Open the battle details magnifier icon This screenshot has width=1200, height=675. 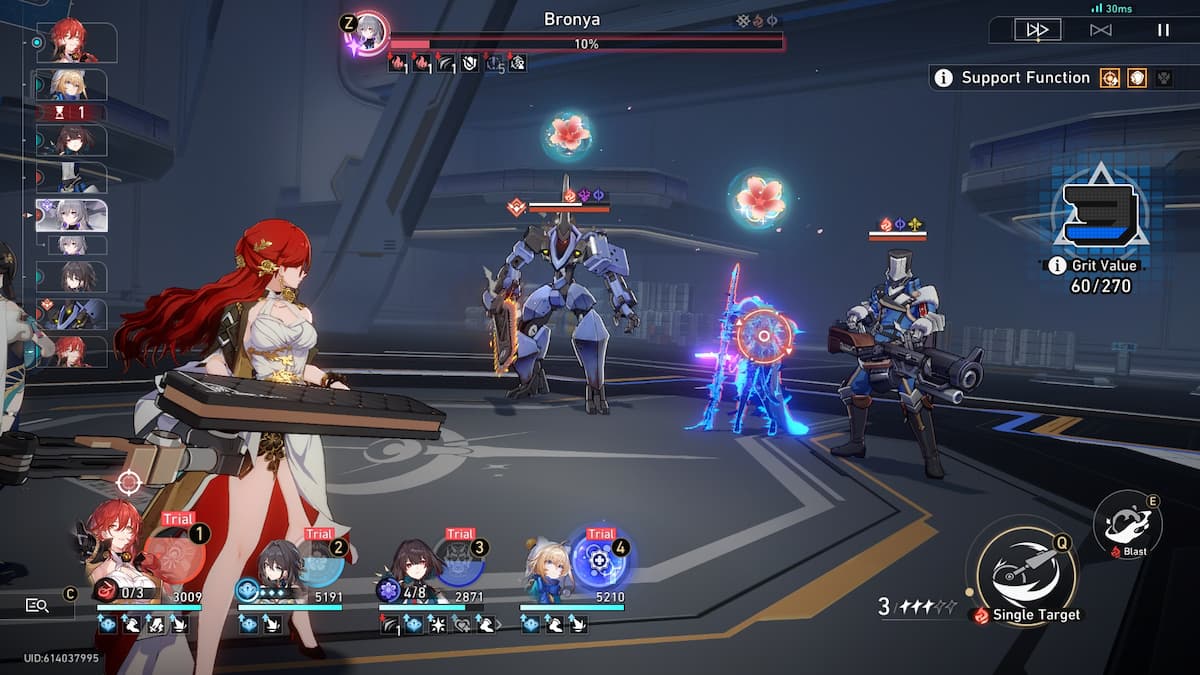click(x=38, y=604)
